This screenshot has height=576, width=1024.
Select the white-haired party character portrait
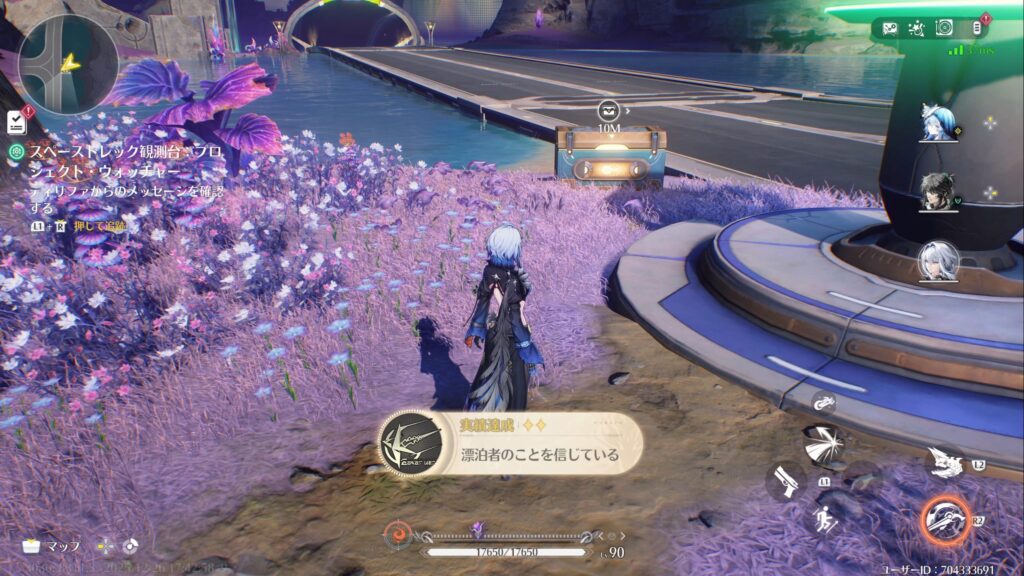[939, 261]
